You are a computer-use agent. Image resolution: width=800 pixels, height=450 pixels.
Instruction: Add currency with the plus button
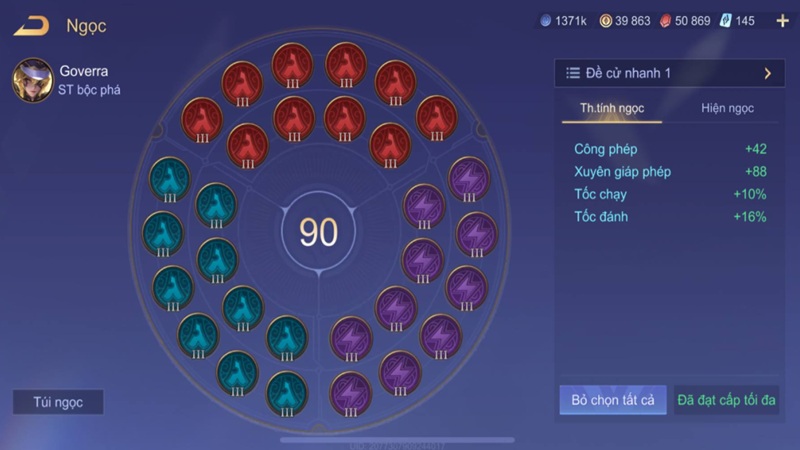tap(782, 20)
